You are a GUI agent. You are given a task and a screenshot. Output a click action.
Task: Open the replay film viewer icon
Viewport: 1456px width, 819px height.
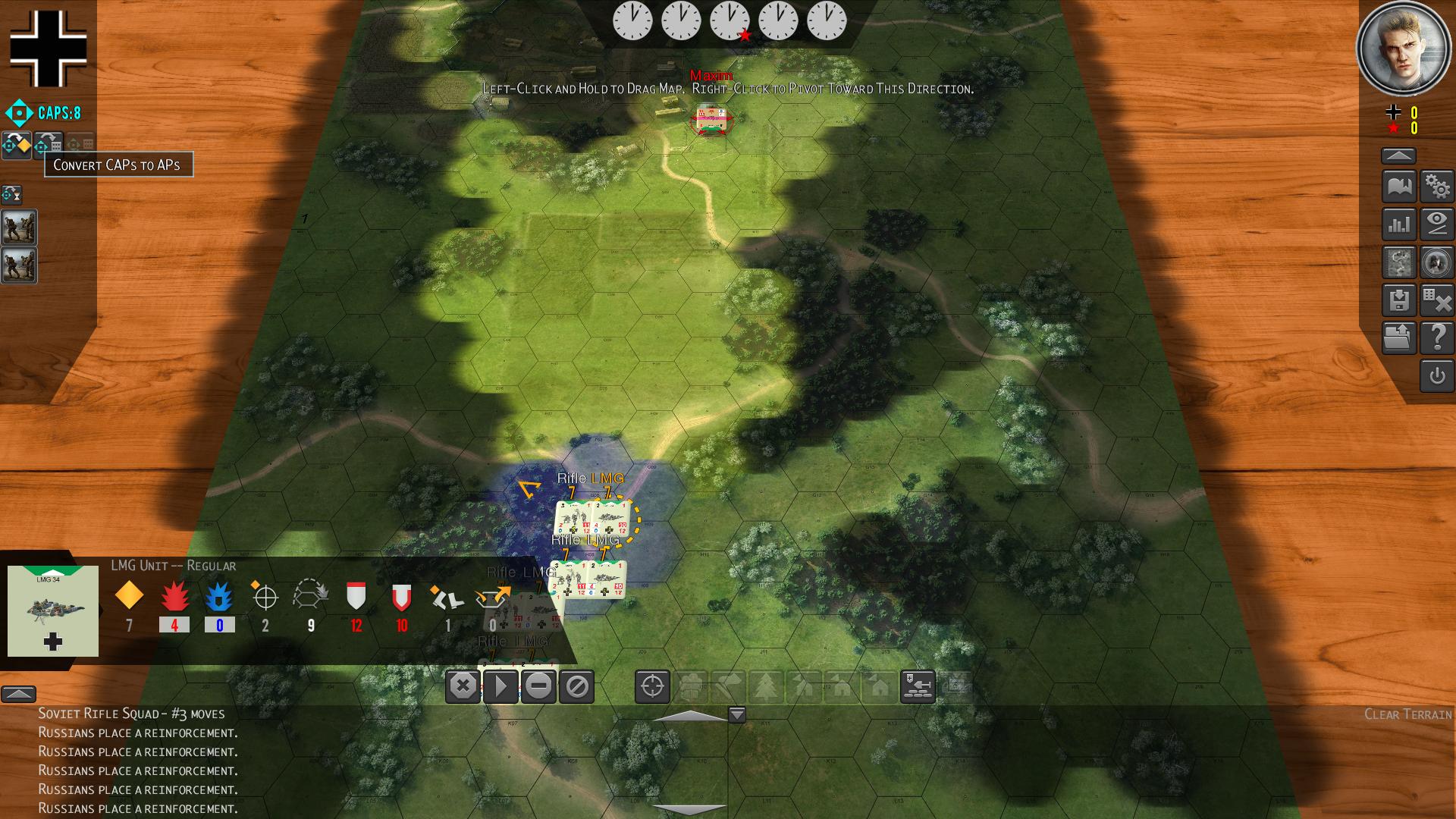coord(1399,262)
